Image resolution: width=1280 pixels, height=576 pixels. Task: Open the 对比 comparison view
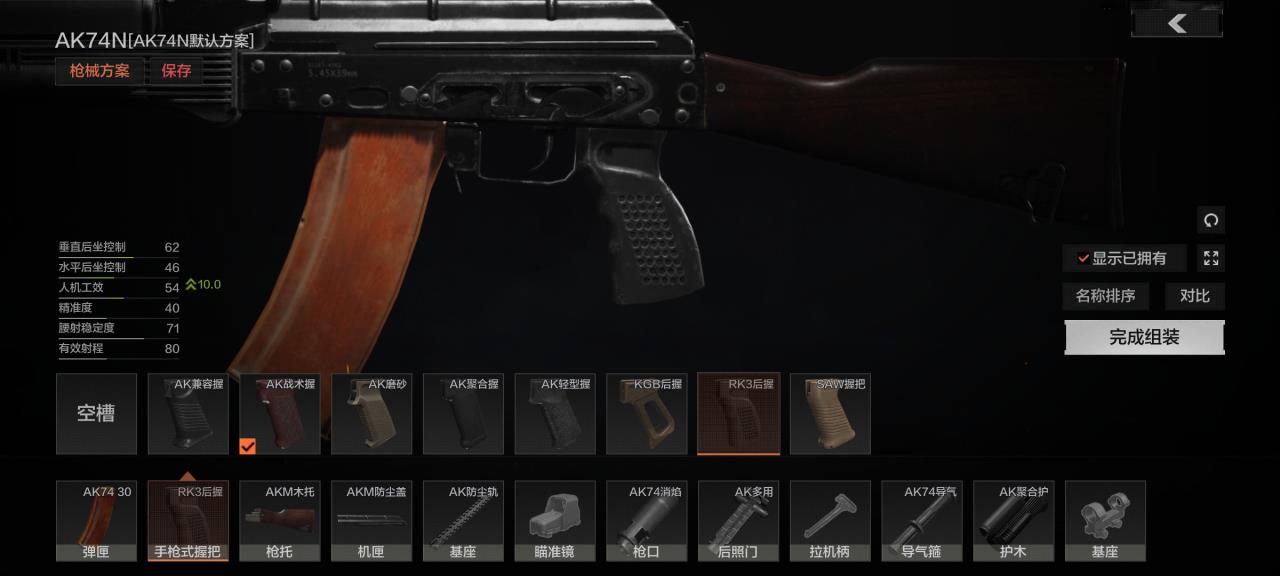[x=1194, y=296]
